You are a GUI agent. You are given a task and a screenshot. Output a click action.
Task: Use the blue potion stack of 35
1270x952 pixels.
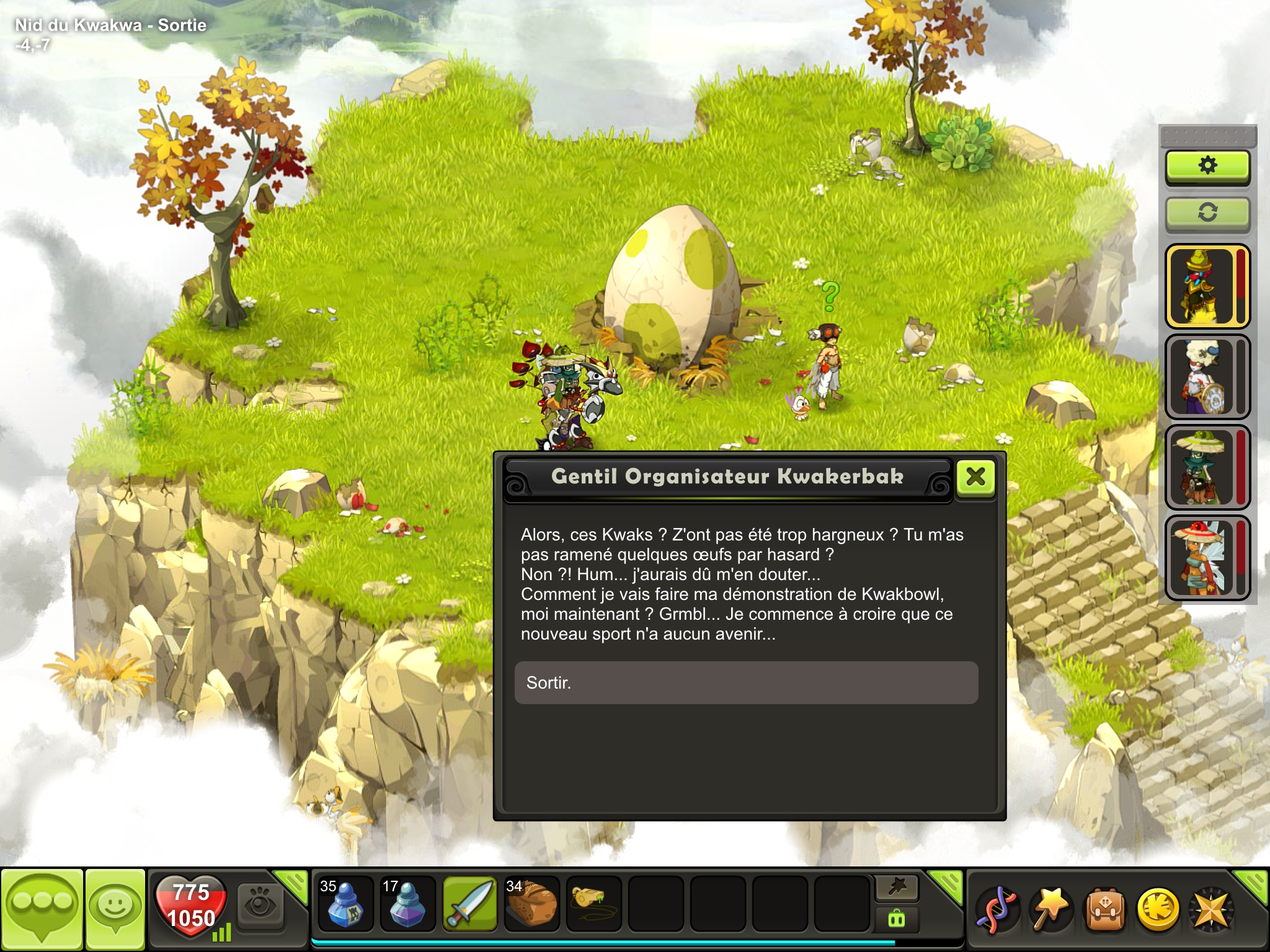pyautogui.click(x=345, y=904)
